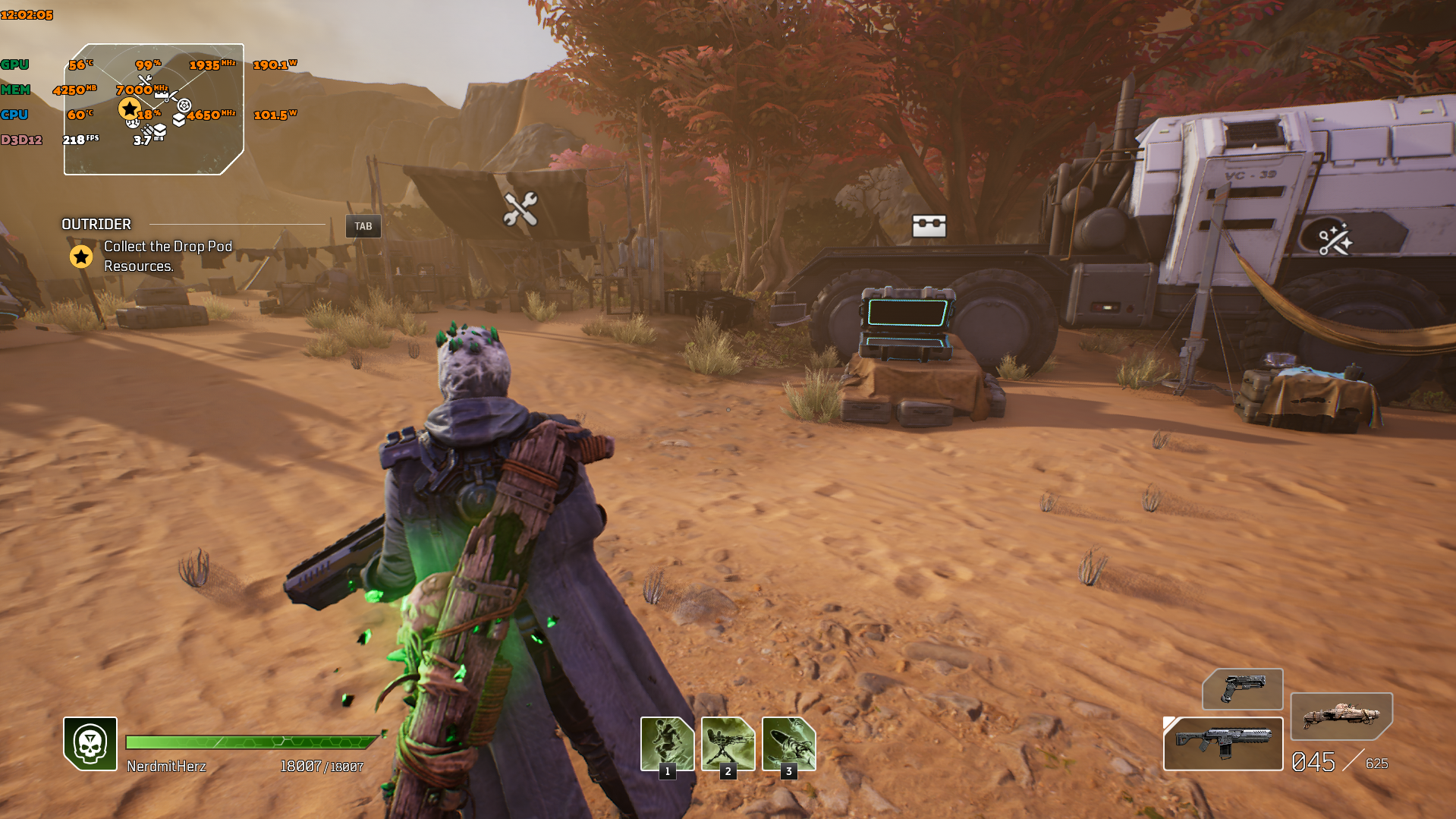Select the turret skill in slot 2
The height and width of the screenshot is (819, 1456).
(x=727, y=742)
